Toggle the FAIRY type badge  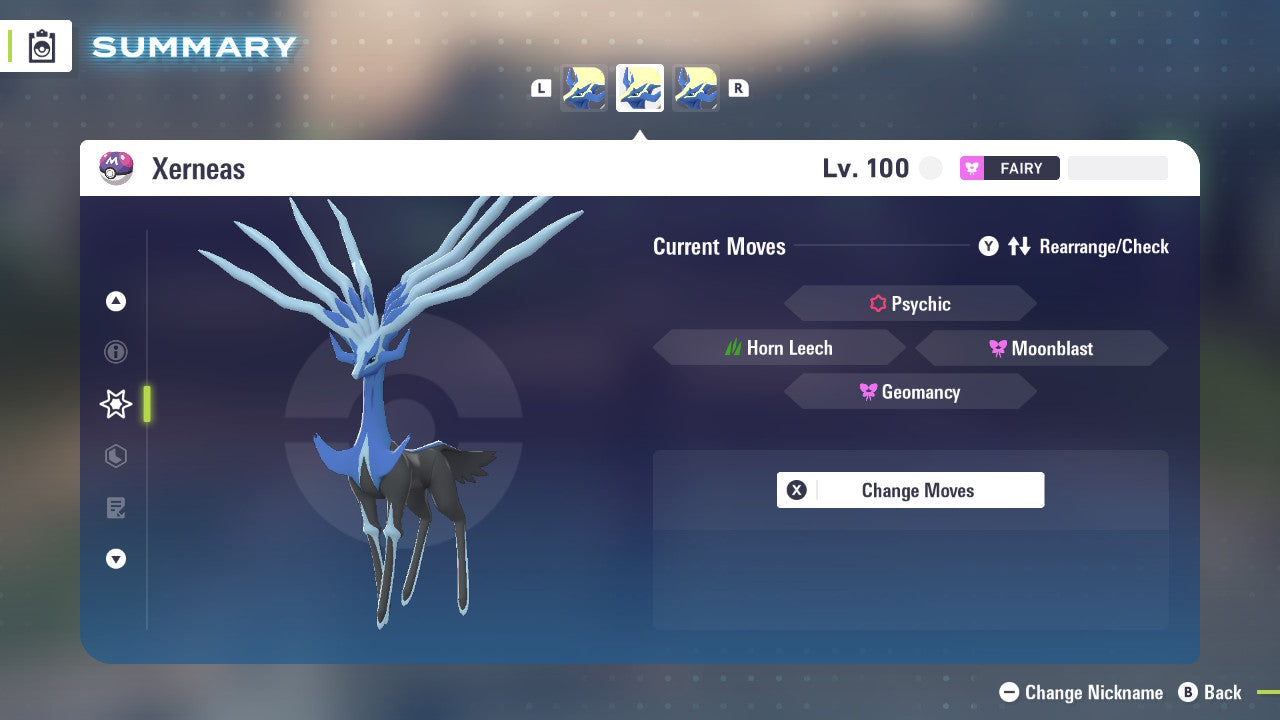click(1009, 168)
